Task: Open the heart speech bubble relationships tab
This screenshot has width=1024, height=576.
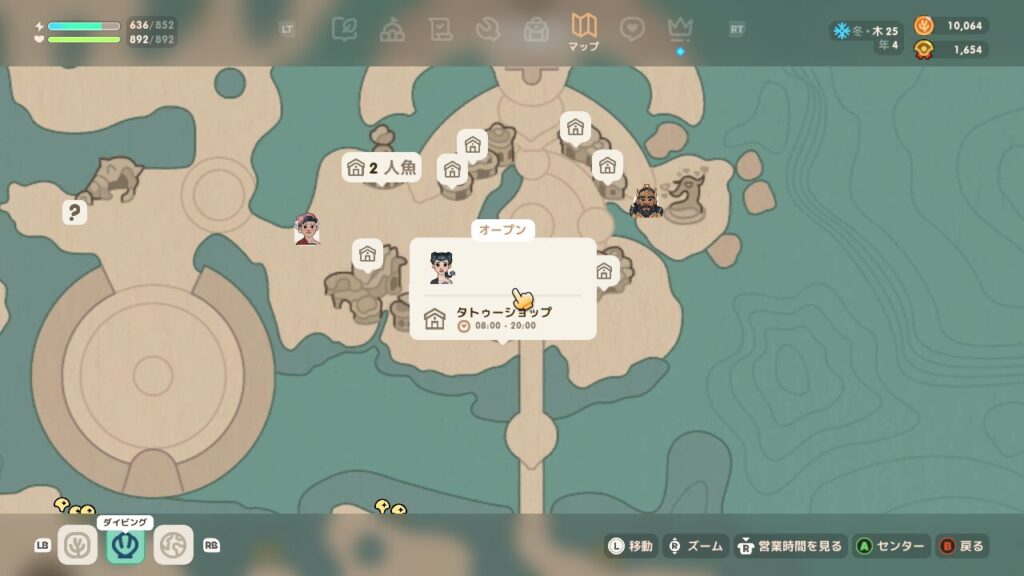Action: coord(631,29)
